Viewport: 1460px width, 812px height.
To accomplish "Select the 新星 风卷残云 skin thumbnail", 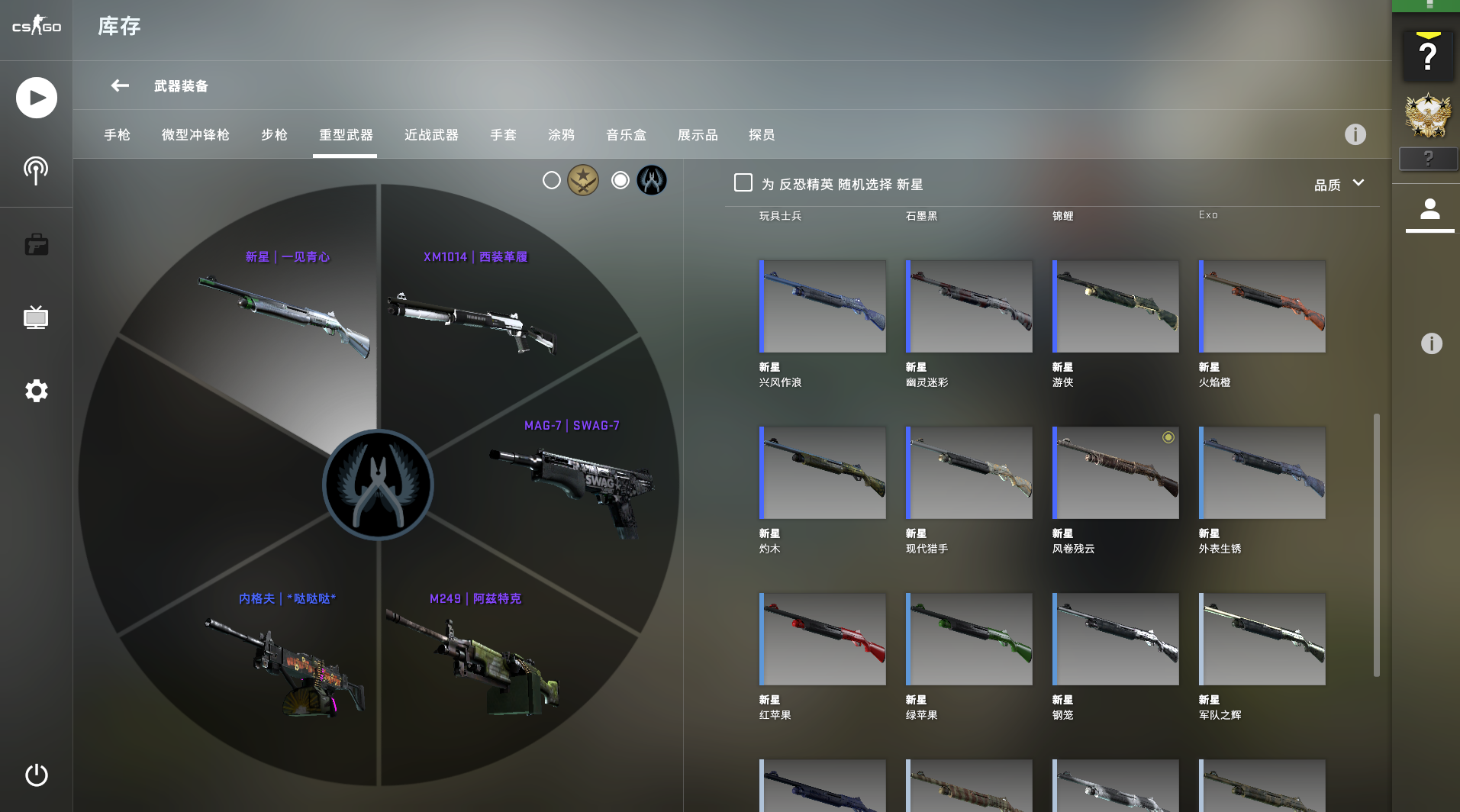I will (x=1116, y=473).
